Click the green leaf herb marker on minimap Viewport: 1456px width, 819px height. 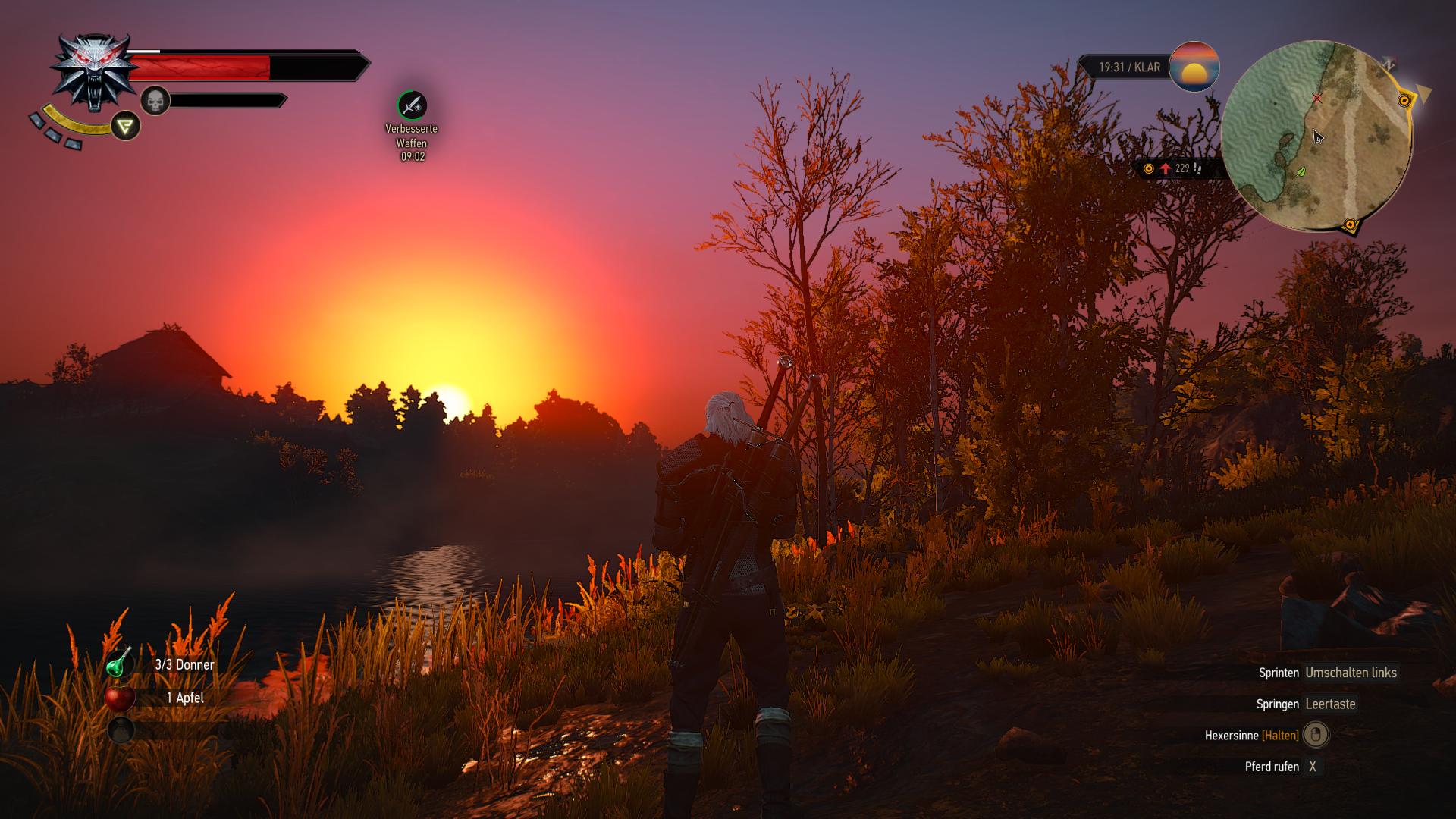(x=1302, y=172)
